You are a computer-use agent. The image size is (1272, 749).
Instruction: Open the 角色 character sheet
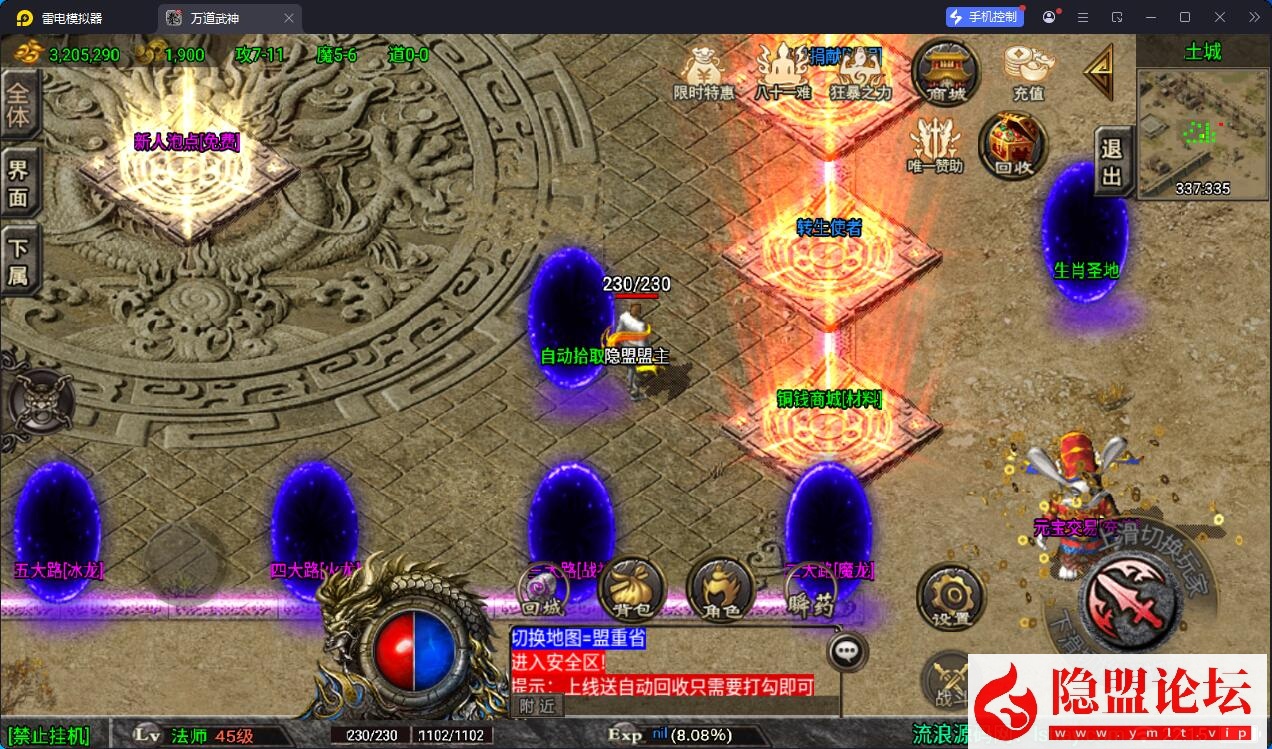pyautogui.click(x=720, y=589)
